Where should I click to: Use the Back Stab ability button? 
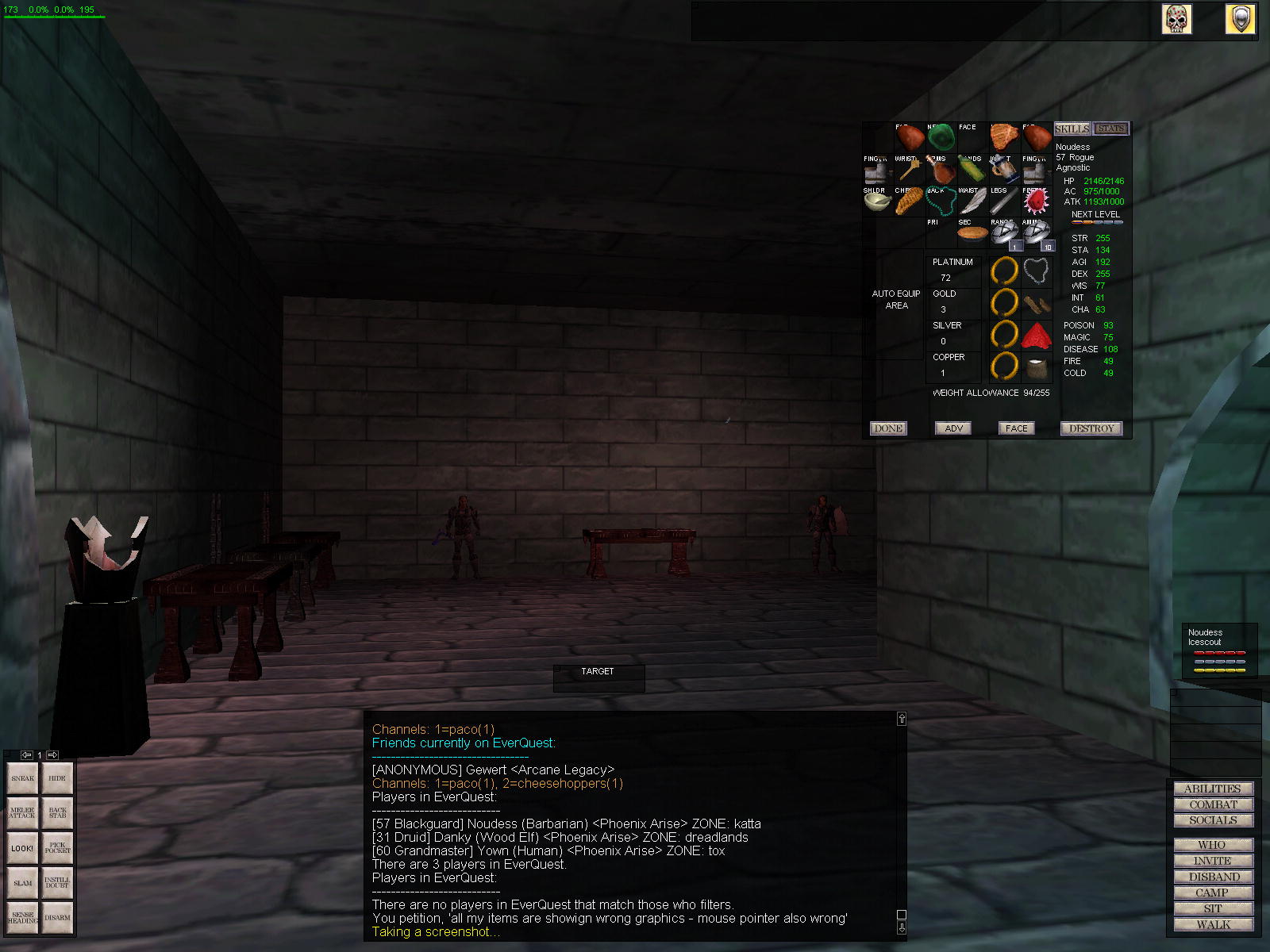57,813
